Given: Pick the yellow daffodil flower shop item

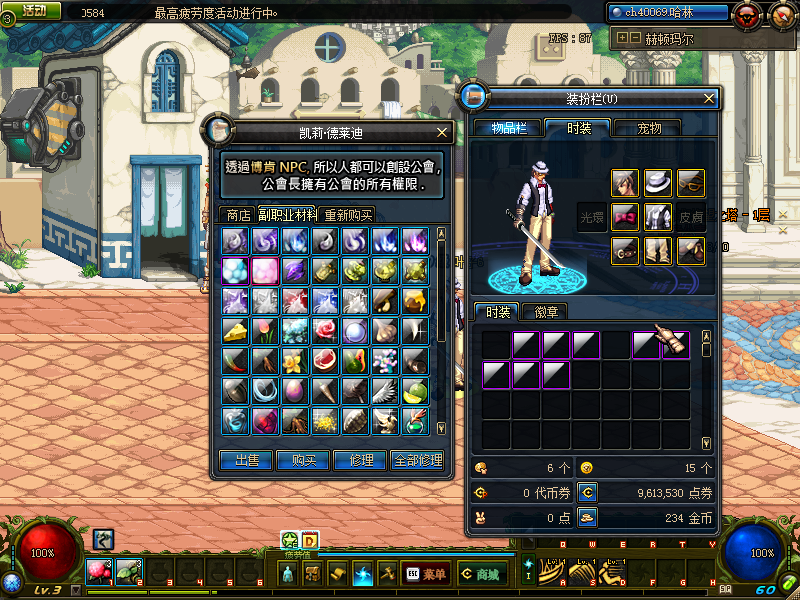Looking at the screenshot, I should click(294, 360).
